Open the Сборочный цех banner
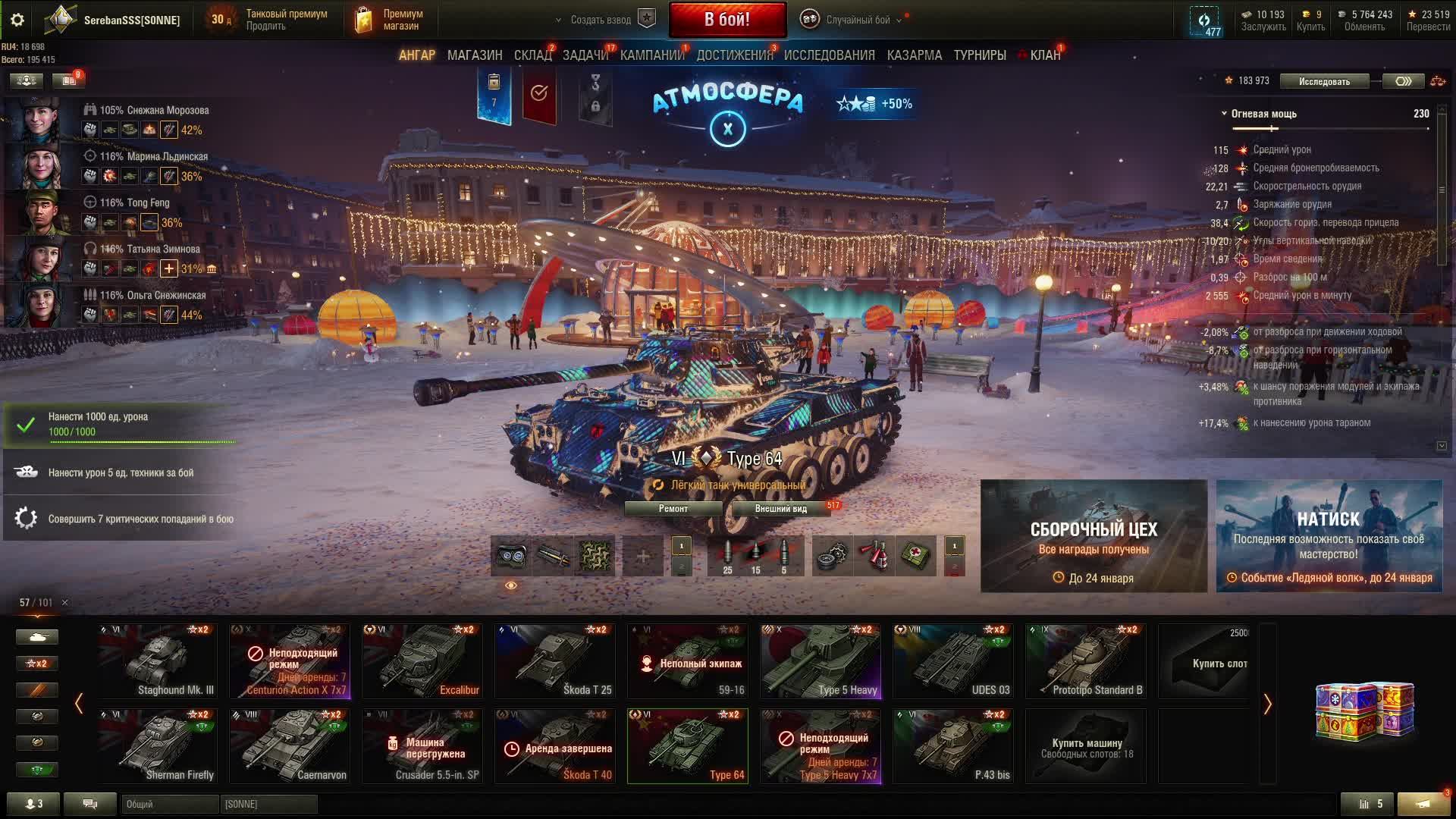This screenshot has width=1456, height=819. 1094,535
